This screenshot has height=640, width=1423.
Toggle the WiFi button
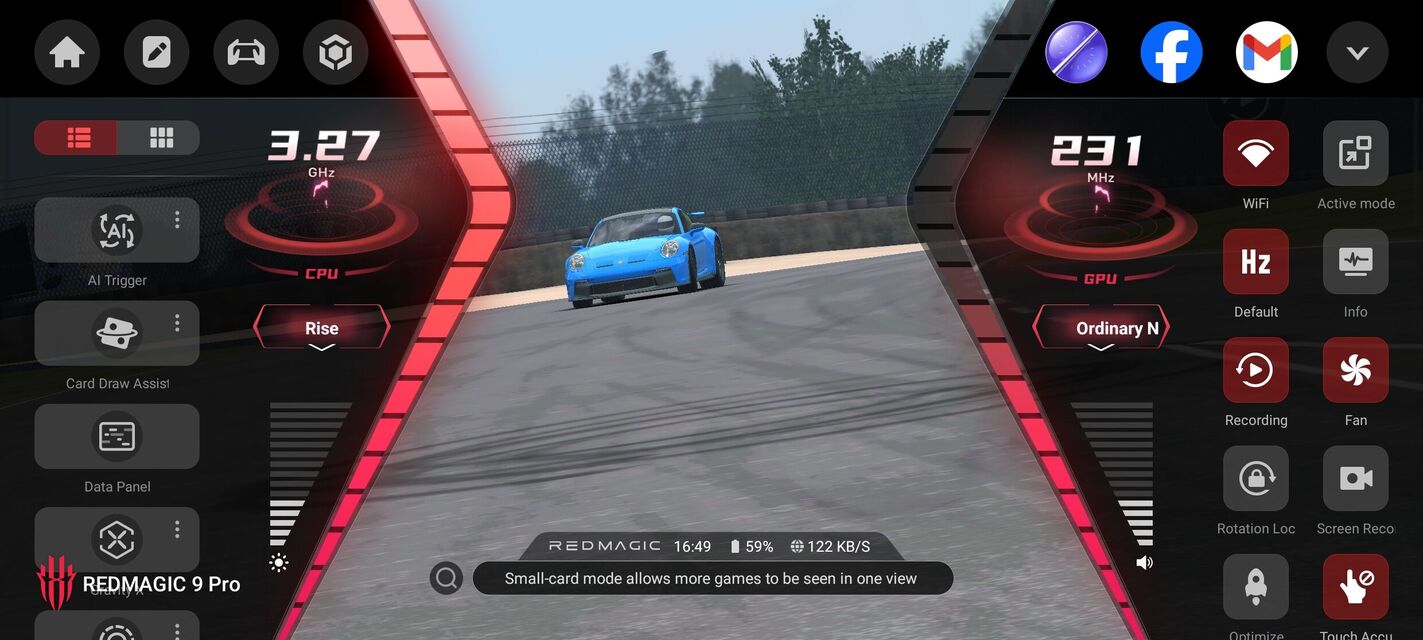pos(1256,153)
